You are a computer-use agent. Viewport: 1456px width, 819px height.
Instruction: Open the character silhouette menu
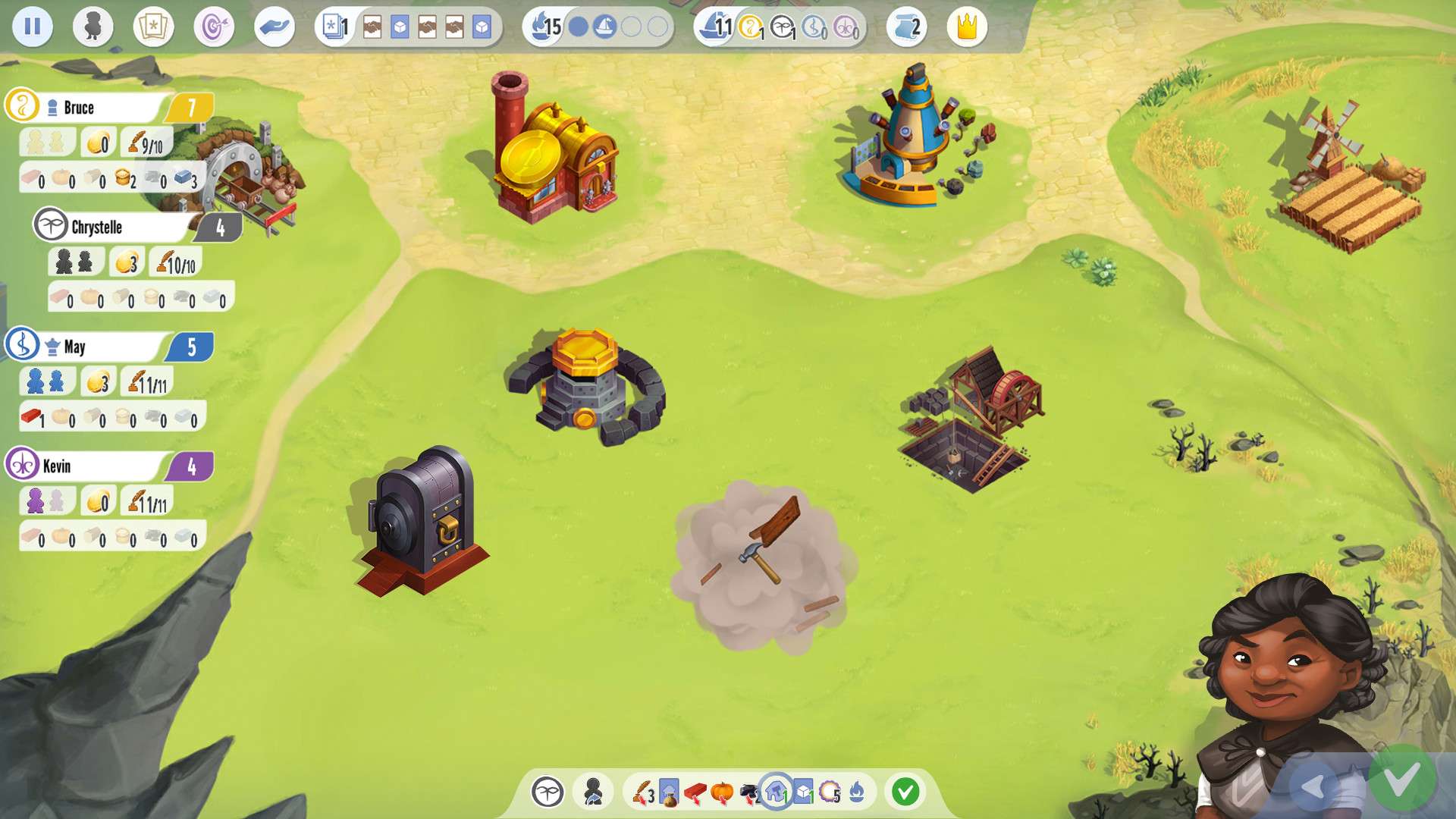click(x=93, y=27)
